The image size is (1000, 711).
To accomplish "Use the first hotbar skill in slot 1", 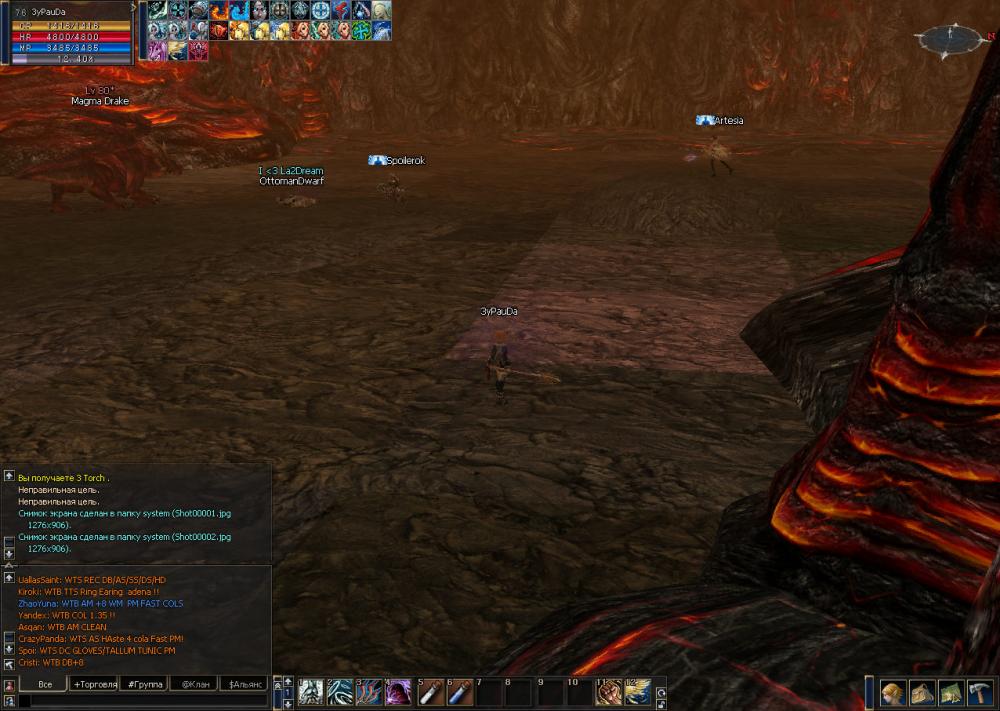I will tap(310, 692).
